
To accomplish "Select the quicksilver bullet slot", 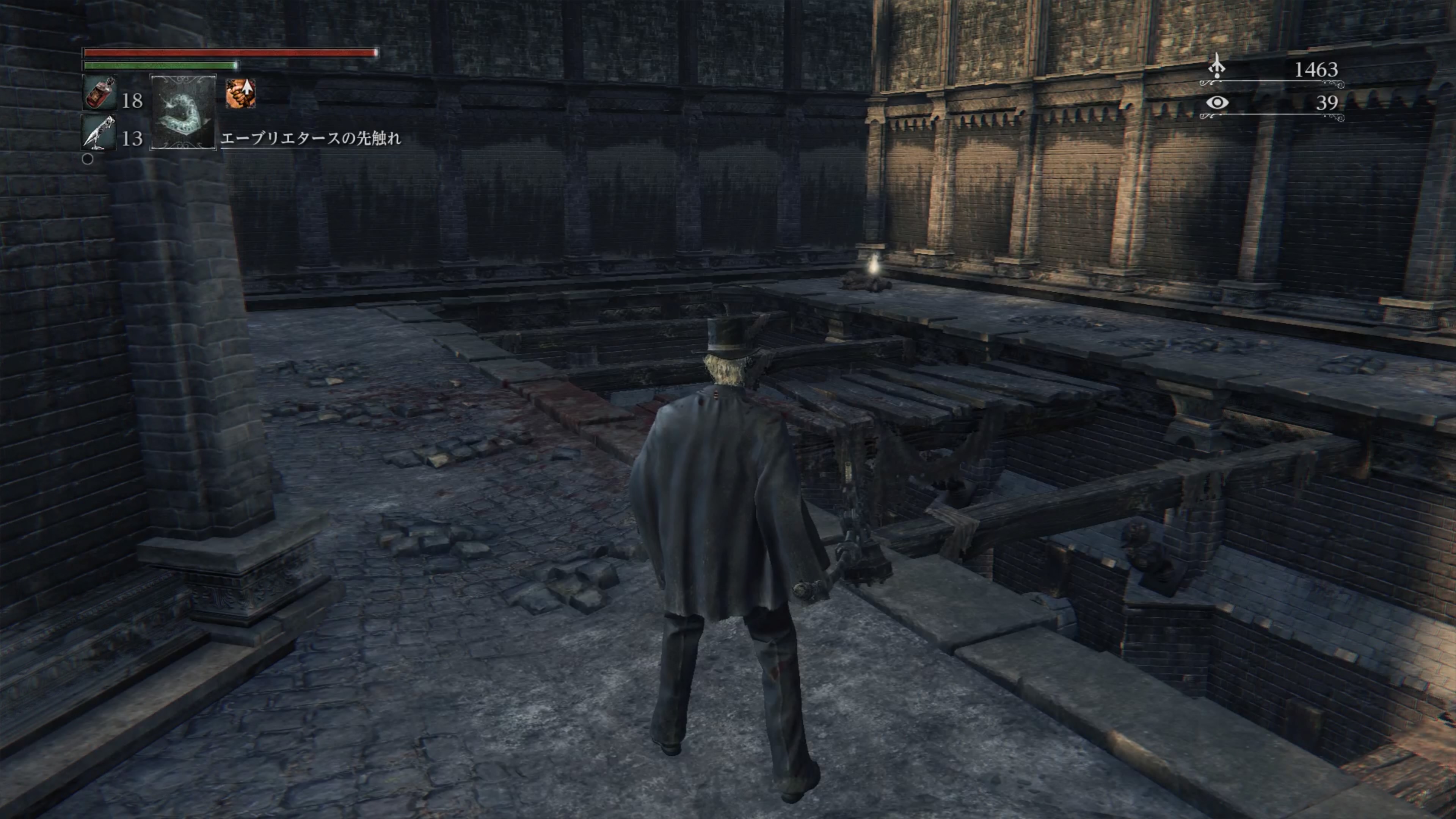I will tap(99, 133).
